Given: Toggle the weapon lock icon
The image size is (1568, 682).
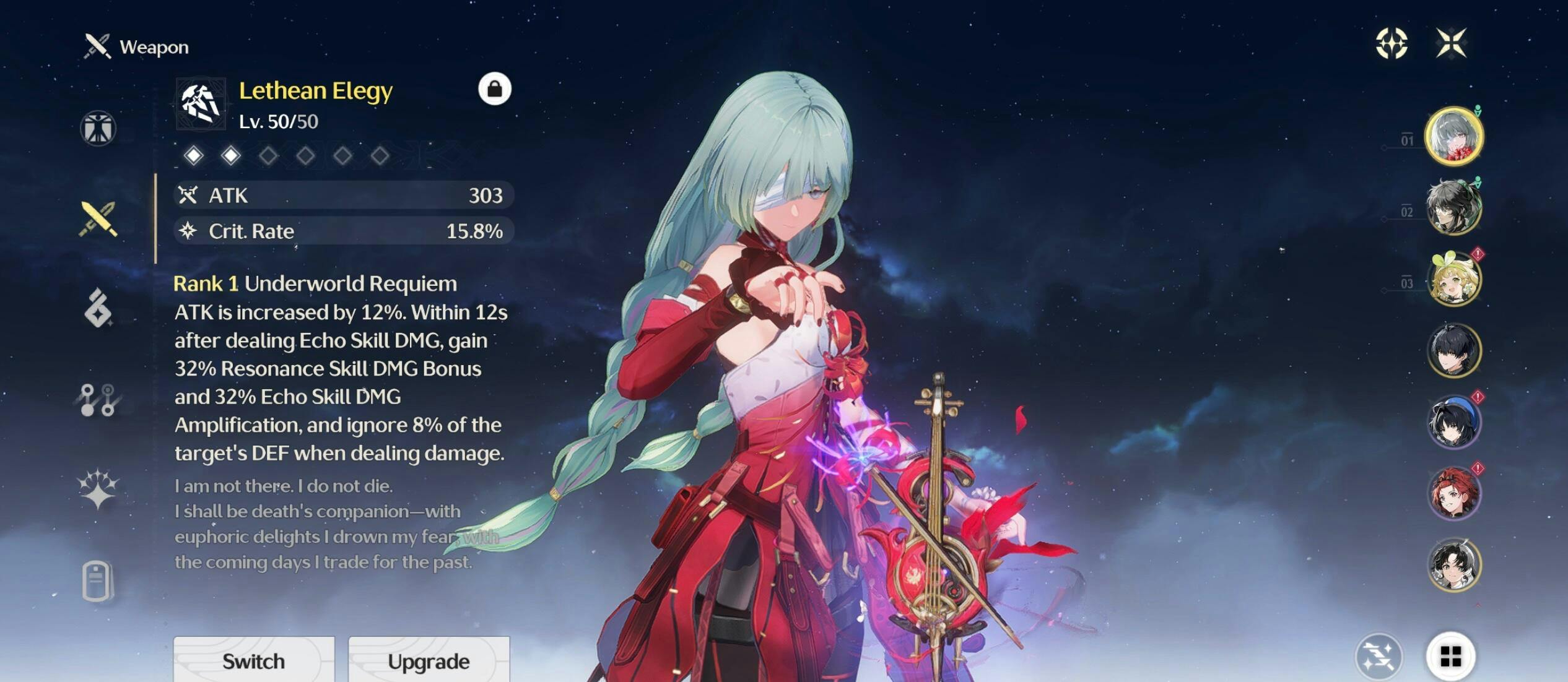Looking at the screenshot, I should click(x=494, y=89).
